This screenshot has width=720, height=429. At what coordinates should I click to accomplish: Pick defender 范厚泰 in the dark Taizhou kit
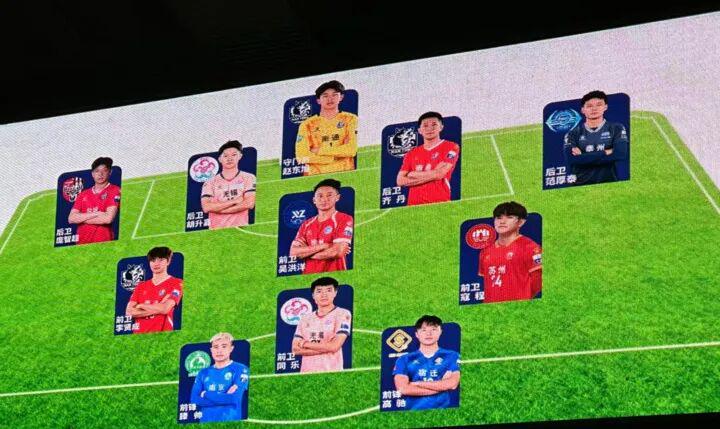(x=587, y=141)
